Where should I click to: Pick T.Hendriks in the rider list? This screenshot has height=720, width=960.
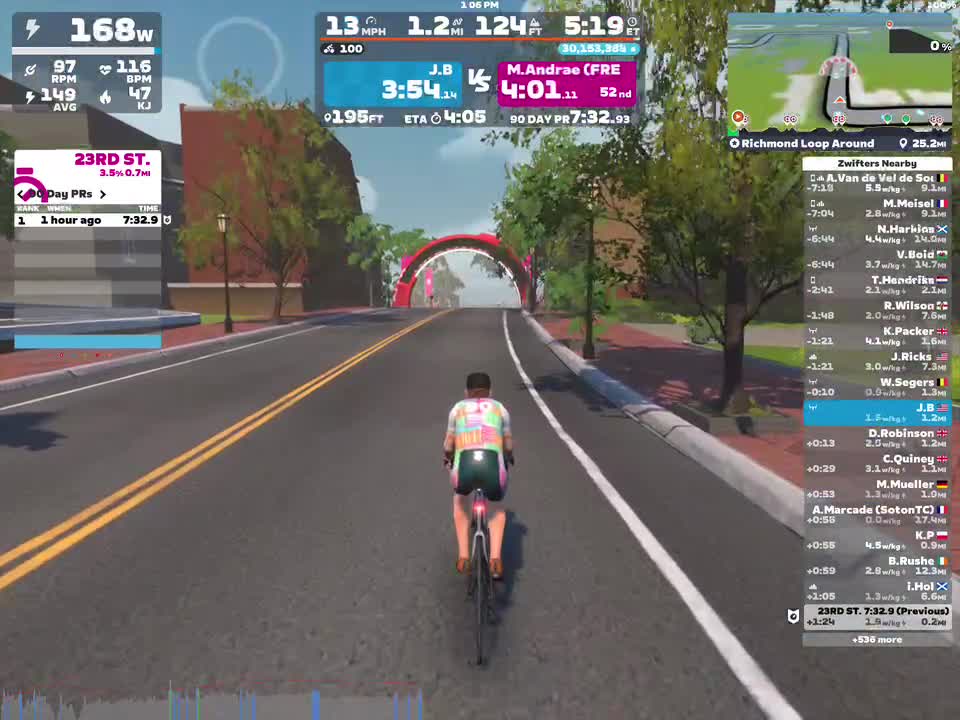[x=877, y=286]
